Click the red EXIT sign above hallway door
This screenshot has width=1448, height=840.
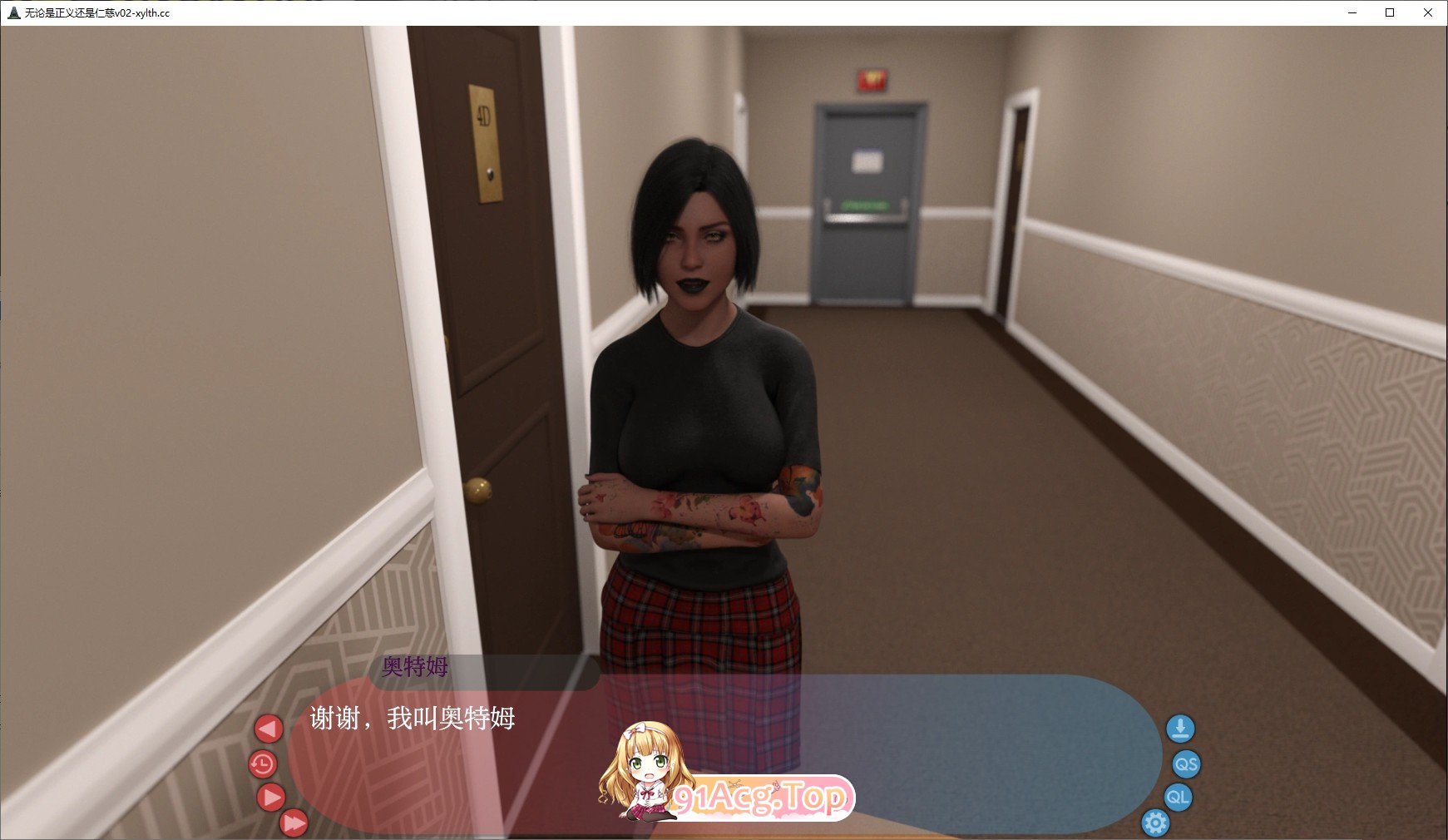point(870,81)
